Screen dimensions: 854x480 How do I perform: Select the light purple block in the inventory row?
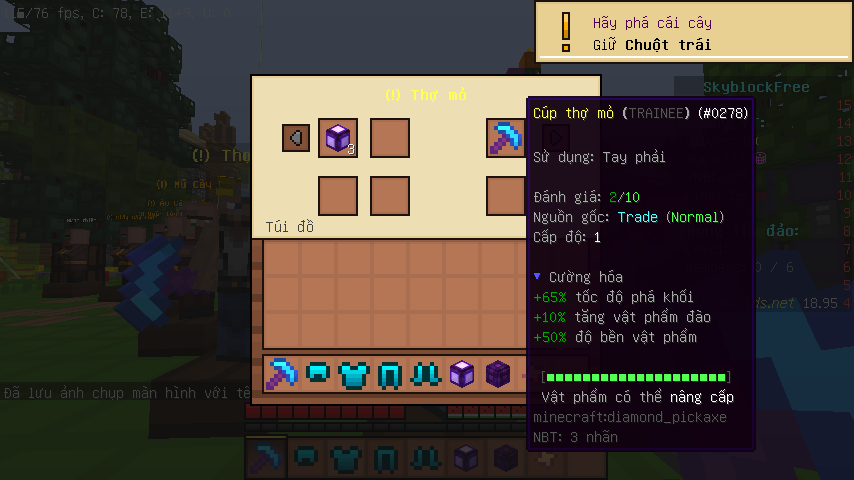click(x=460, y=375)
